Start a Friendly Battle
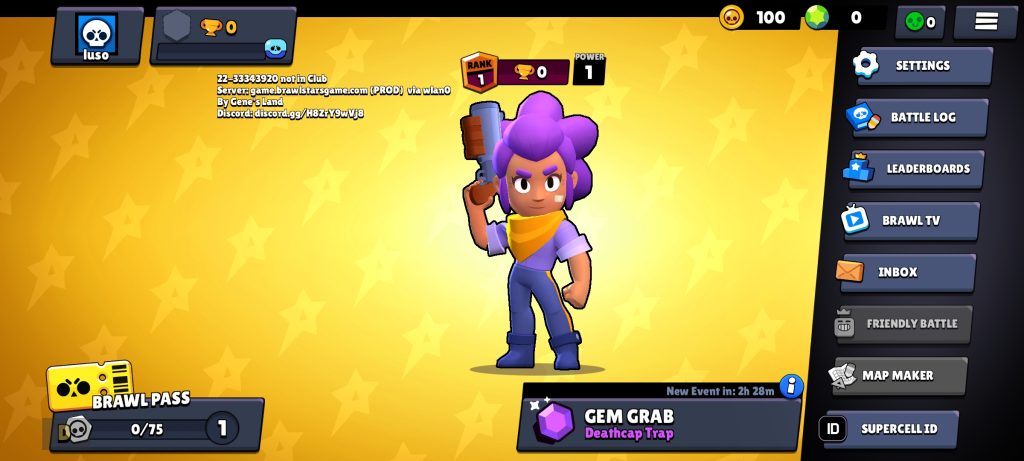 [x=903, y=324]
